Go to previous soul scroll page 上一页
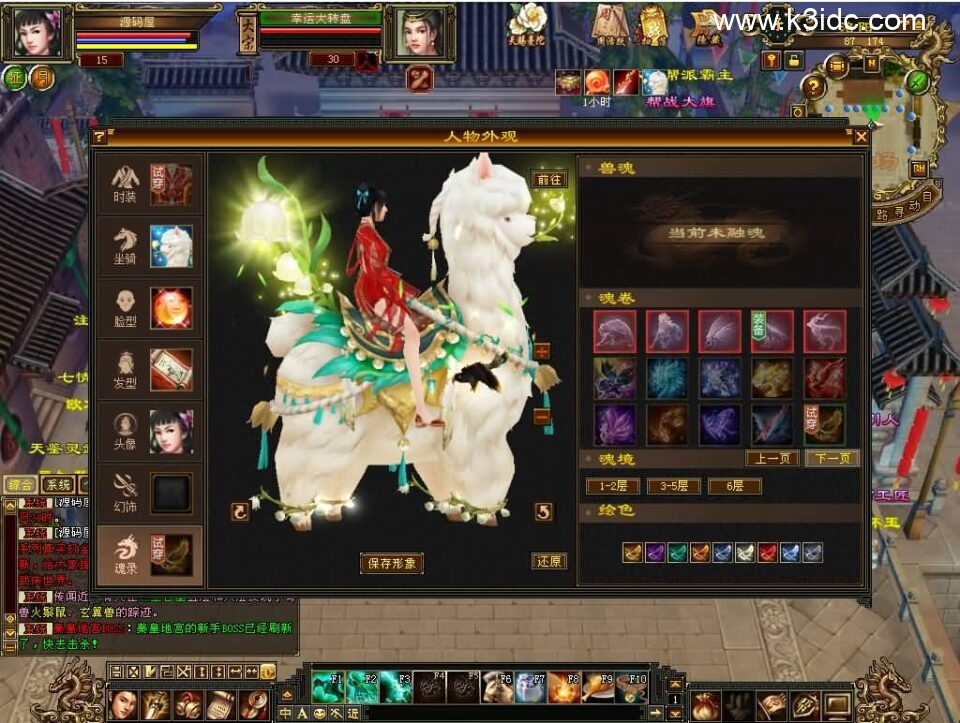The image size is (960, 723). (772, 458)
